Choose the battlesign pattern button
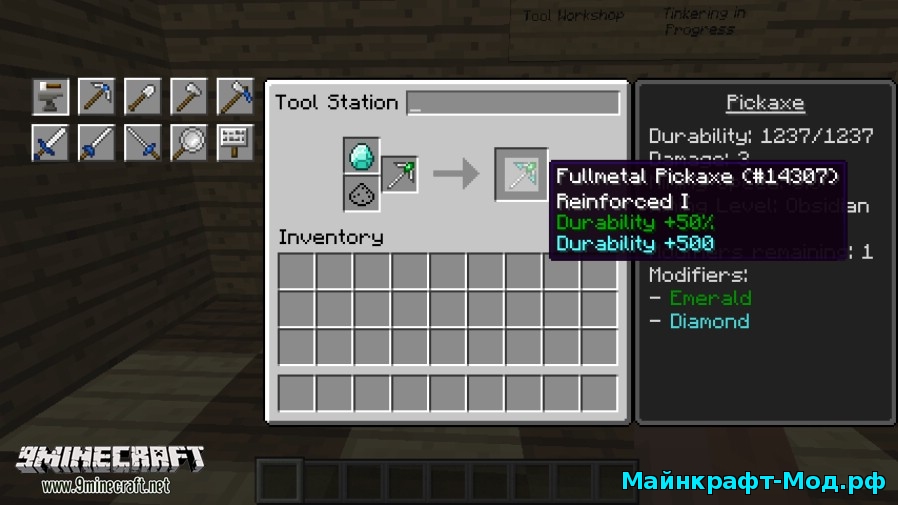 coord(234,143)
